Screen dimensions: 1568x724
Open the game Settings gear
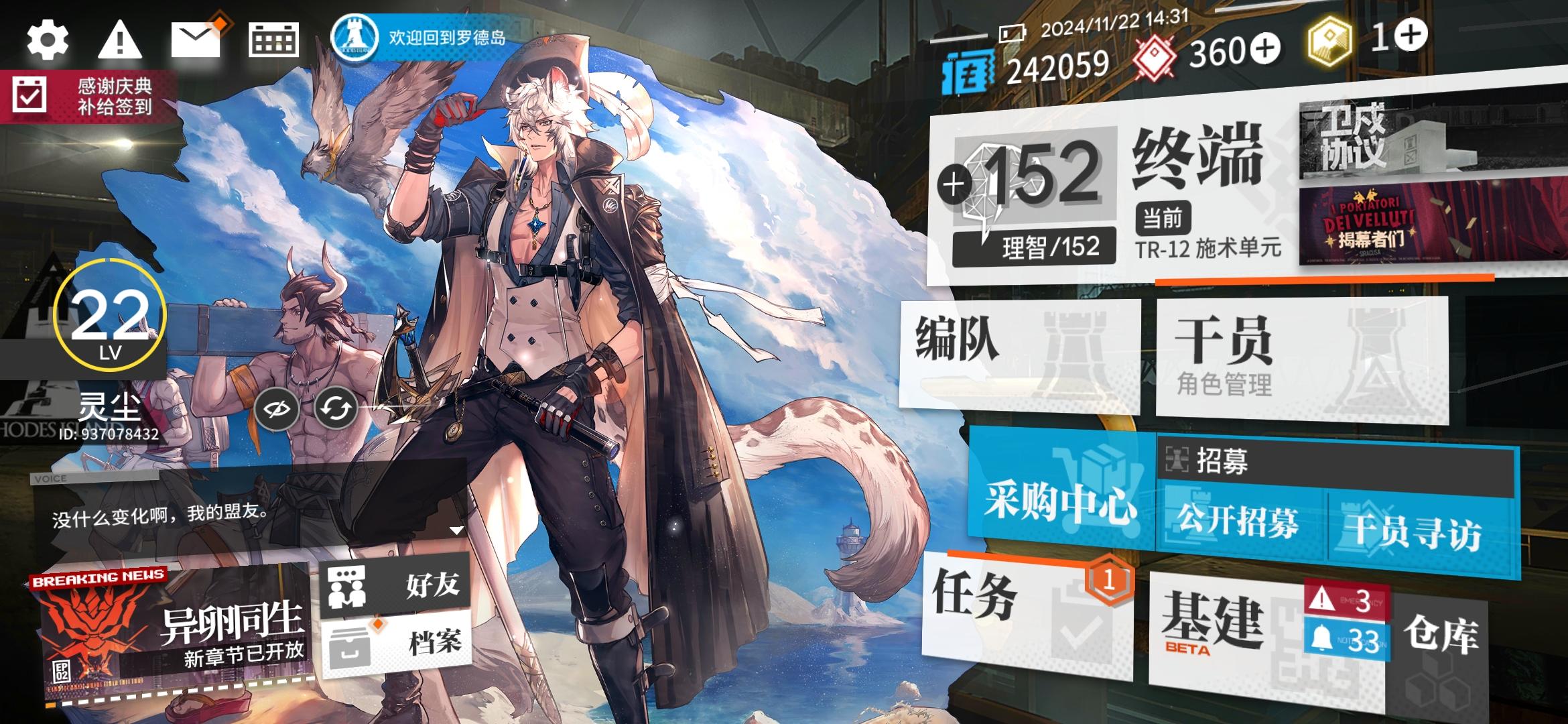coord(47,39)
